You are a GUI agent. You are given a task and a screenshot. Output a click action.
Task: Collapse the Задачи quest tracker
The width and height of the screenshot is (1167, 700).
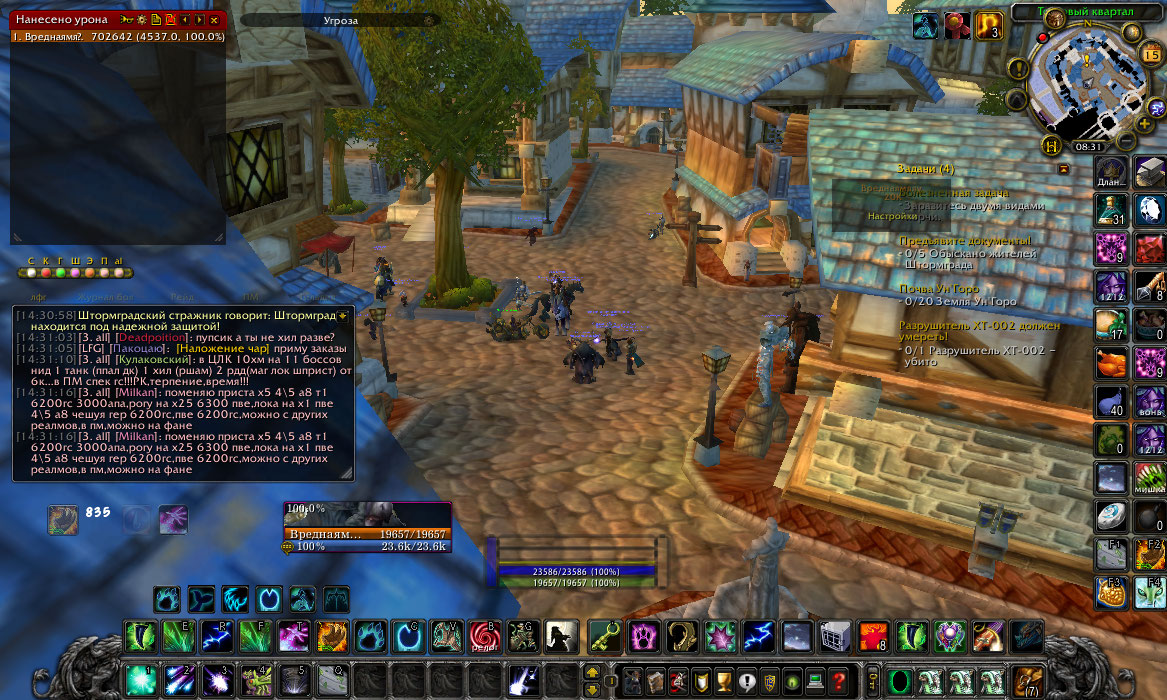(1063, 169)
